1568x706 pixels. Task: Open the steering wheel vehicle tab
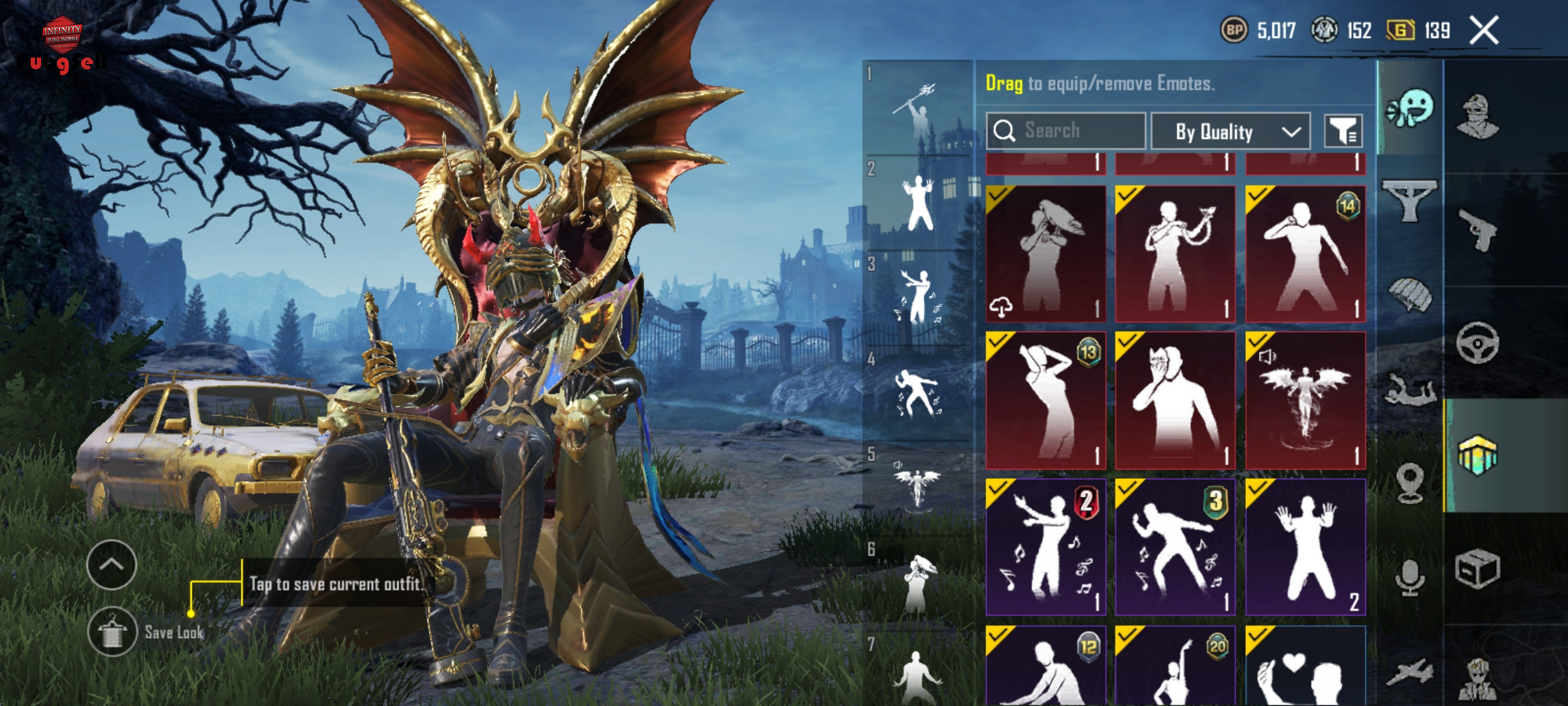[1478, 343]
